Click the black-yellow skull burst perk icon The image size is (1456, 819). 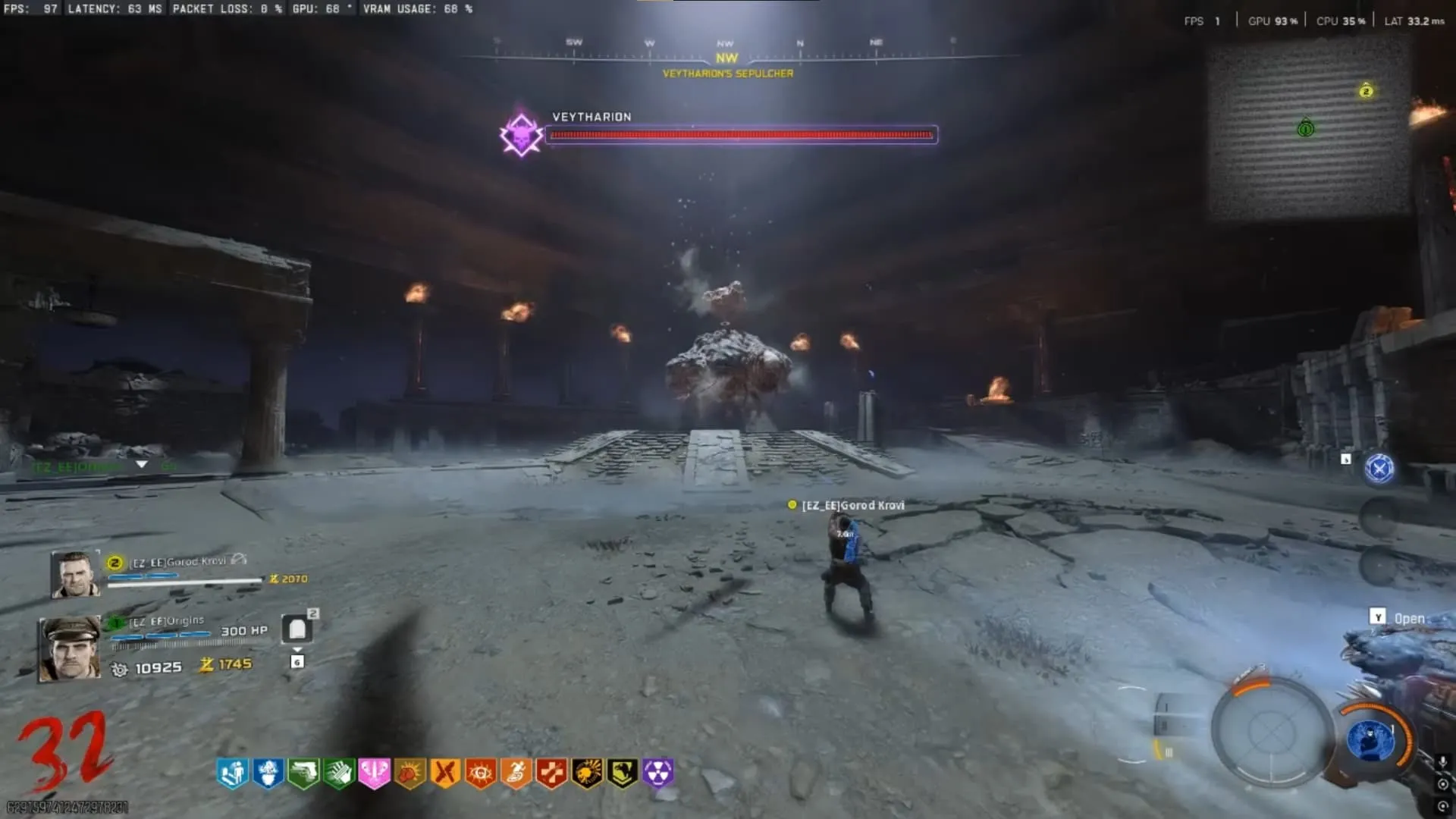coord(587,773)
